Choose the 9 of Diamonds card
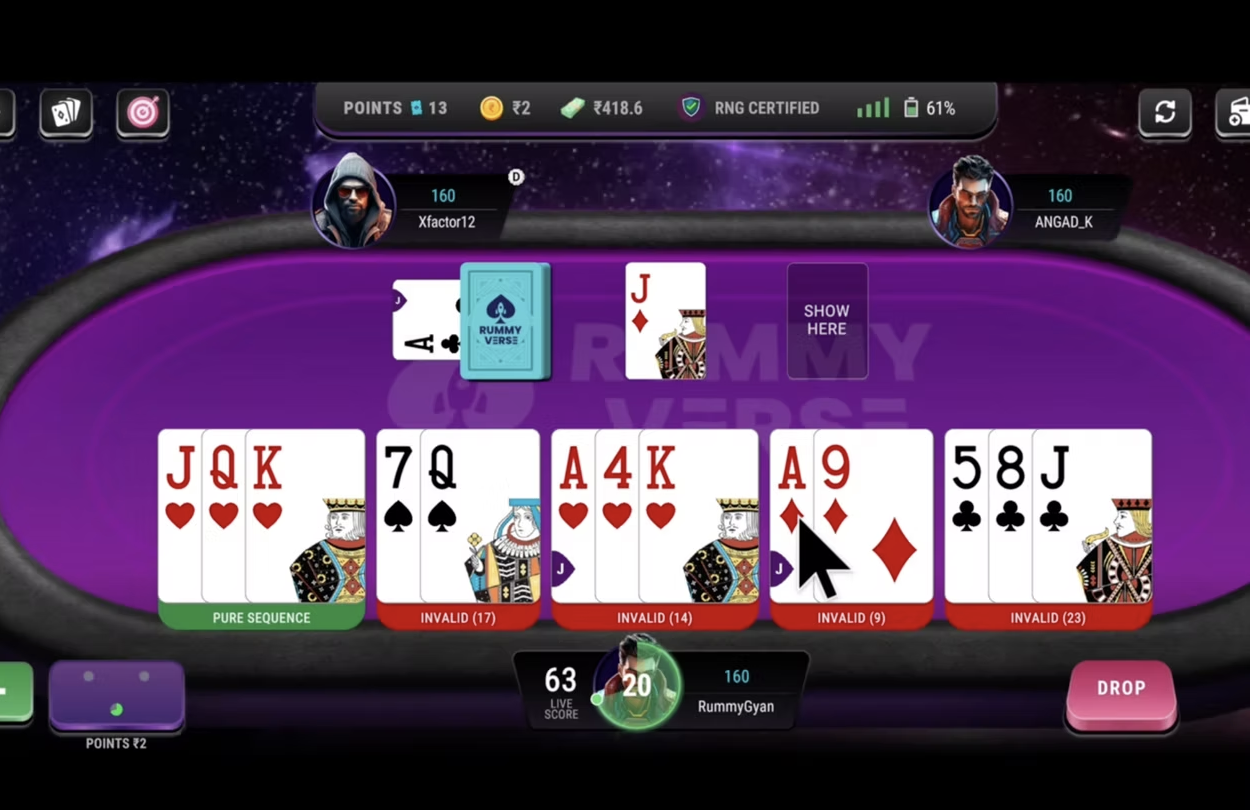1250x810 pixels. pos(873,515)
